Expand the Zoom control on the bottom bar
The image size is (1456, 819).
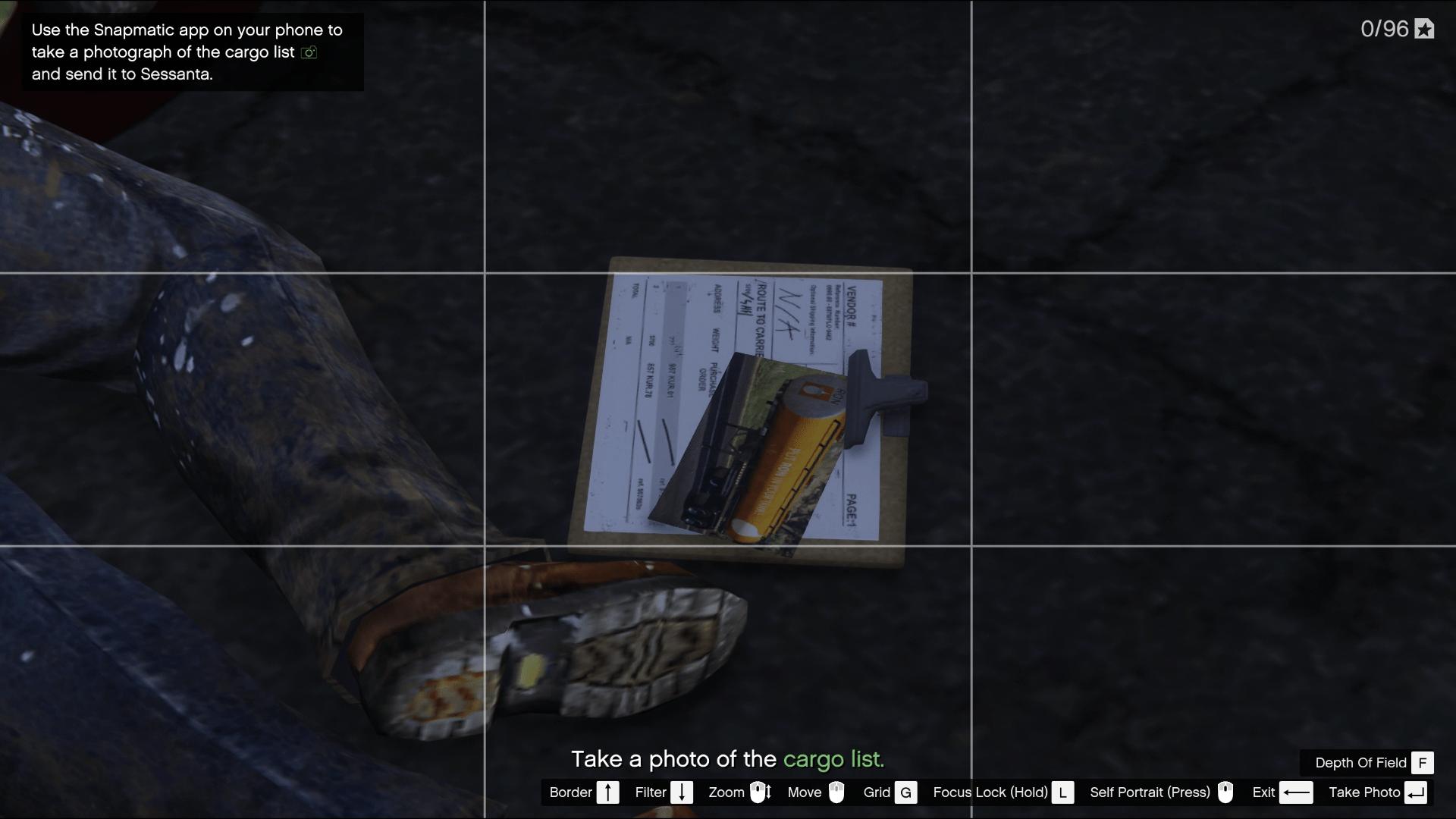727,792
